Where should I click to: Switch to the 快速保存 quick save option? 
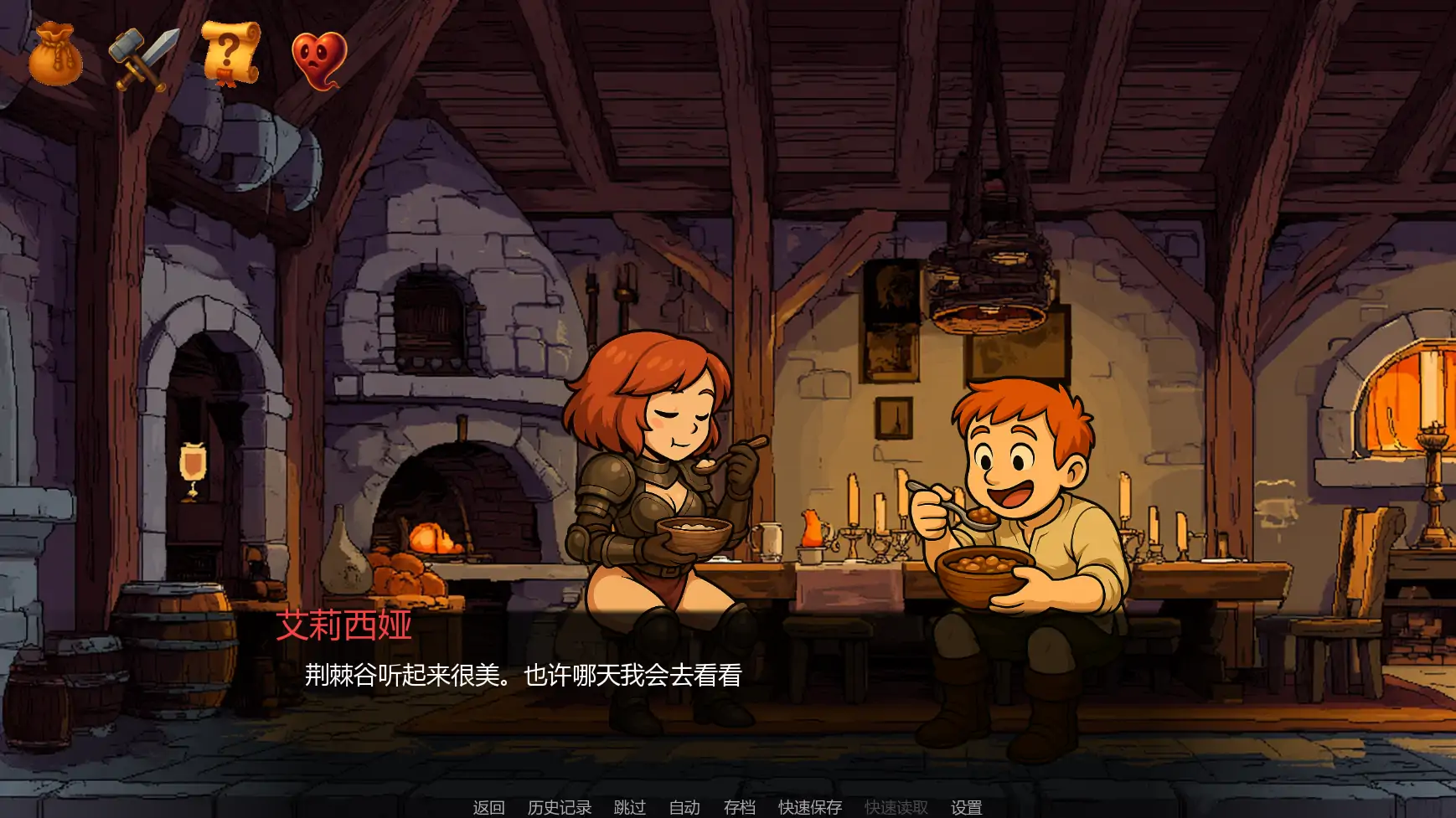811,808
